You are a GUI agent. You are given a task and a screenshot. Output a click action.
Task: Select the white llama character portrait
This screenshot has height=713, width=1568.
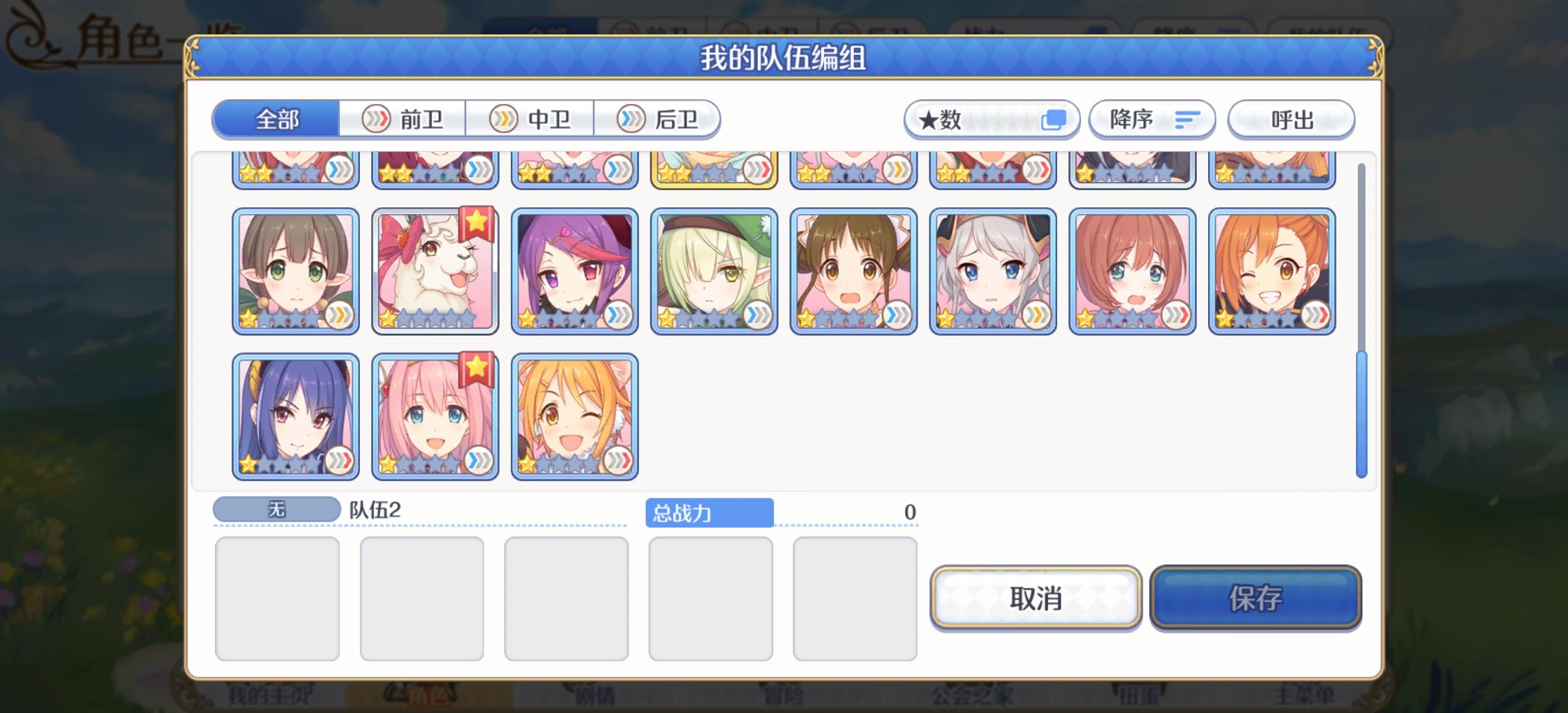tap(434, 271)
